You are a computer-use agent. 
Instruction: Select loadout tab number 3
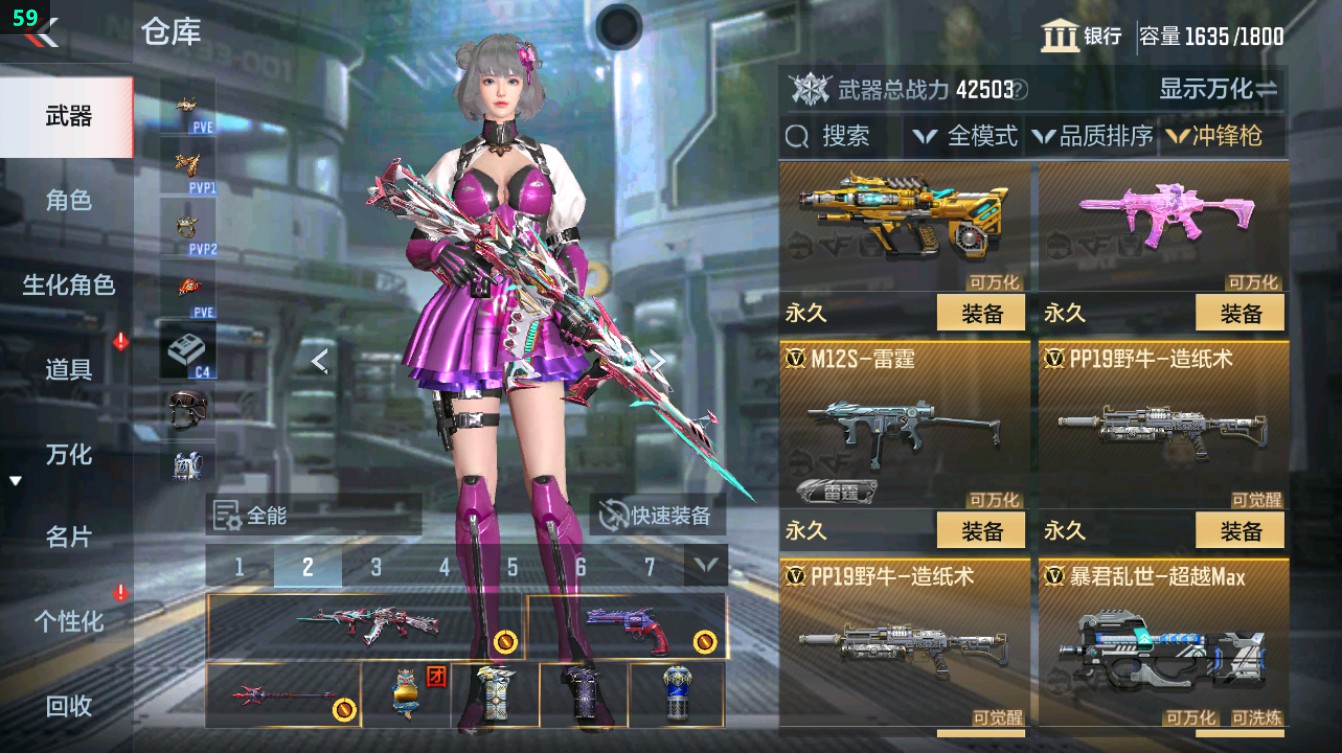[x=376, y=566]
